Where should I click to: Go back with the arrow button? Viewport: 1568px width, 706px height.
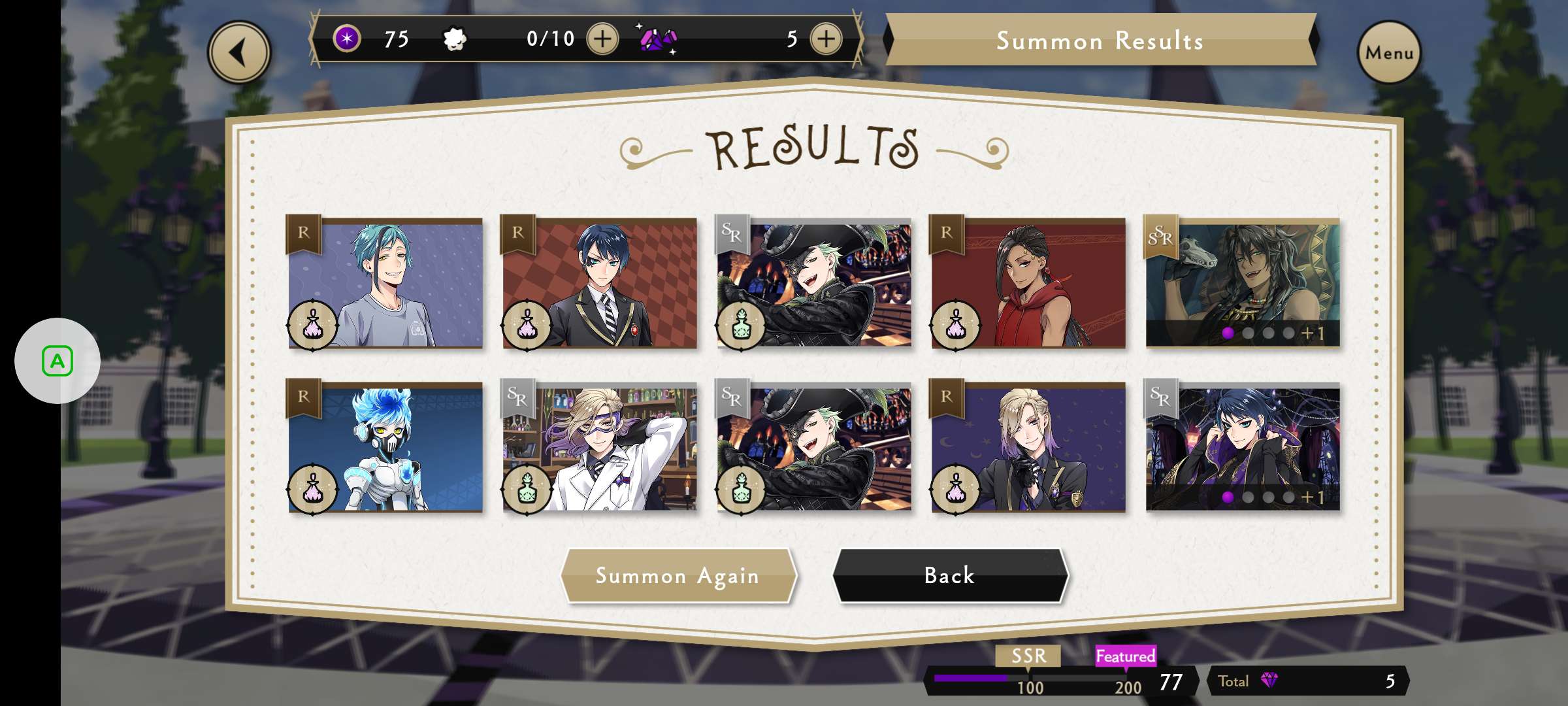239,52
